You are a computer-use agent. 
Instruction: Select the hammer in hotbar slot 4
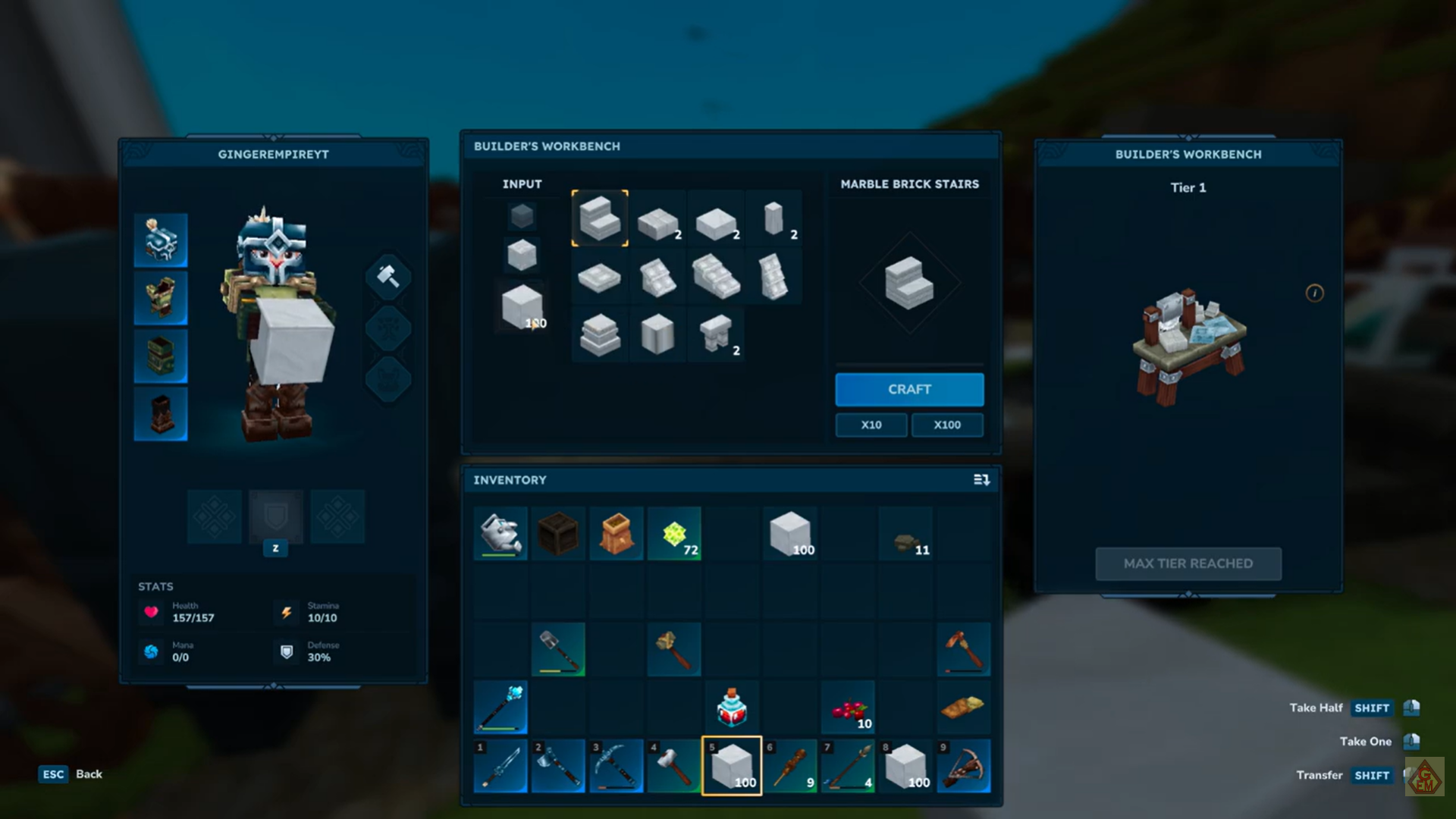(x=674, y=766)
